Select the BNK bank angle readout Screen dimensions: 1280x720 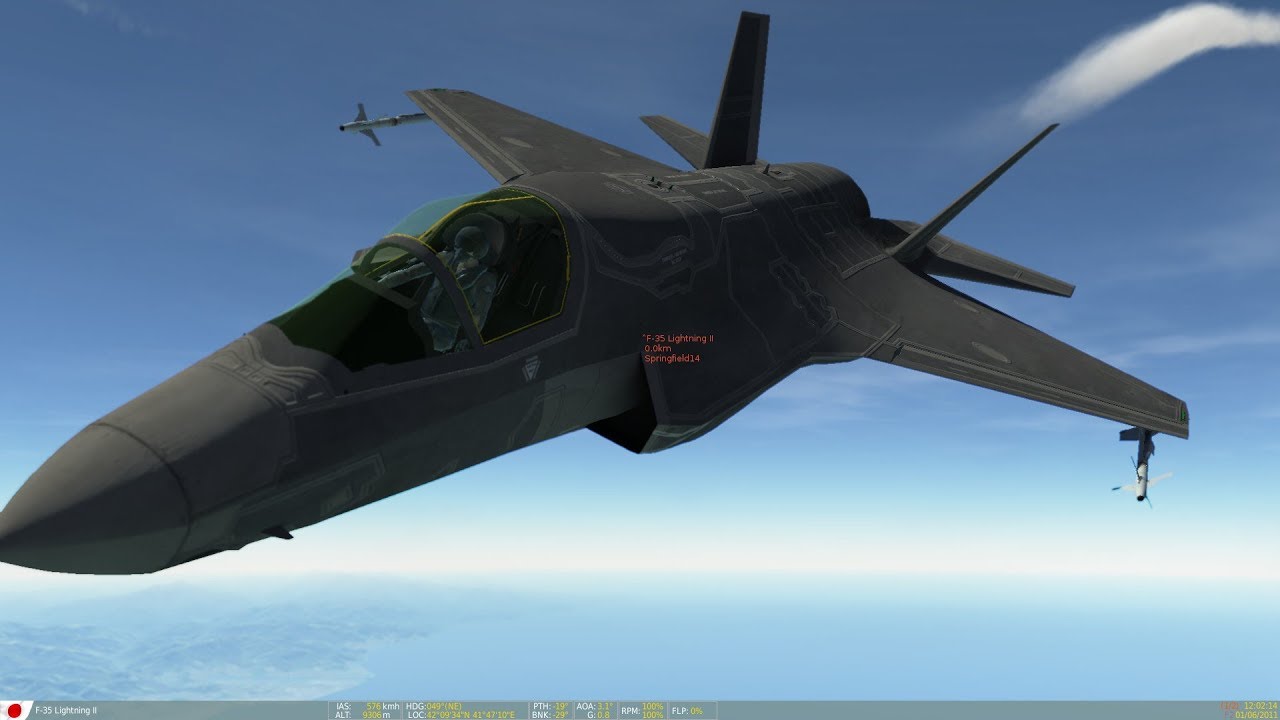[550, 714]
